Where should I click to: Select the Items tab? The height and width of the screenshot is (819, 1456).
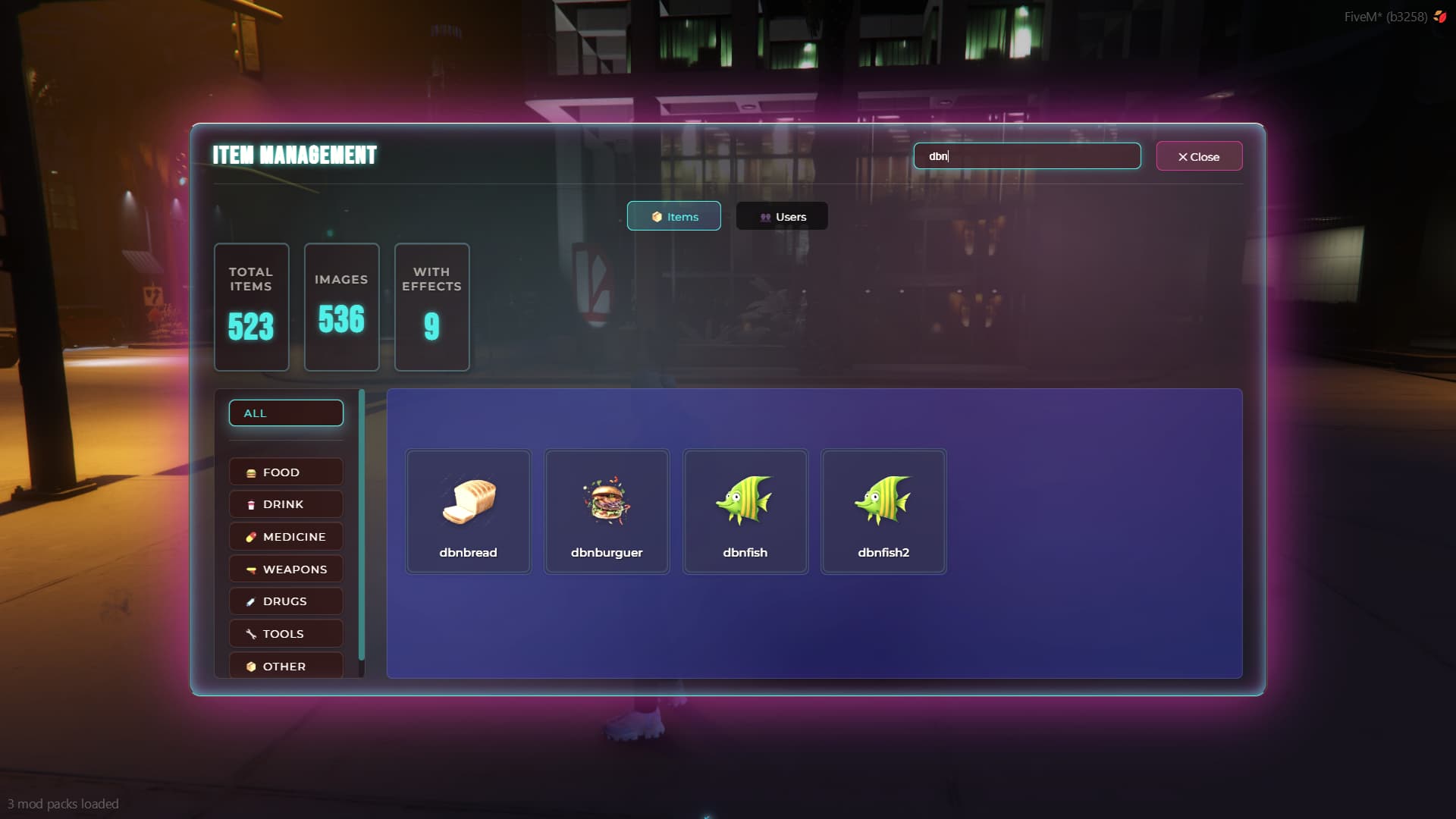pos(673,216)
